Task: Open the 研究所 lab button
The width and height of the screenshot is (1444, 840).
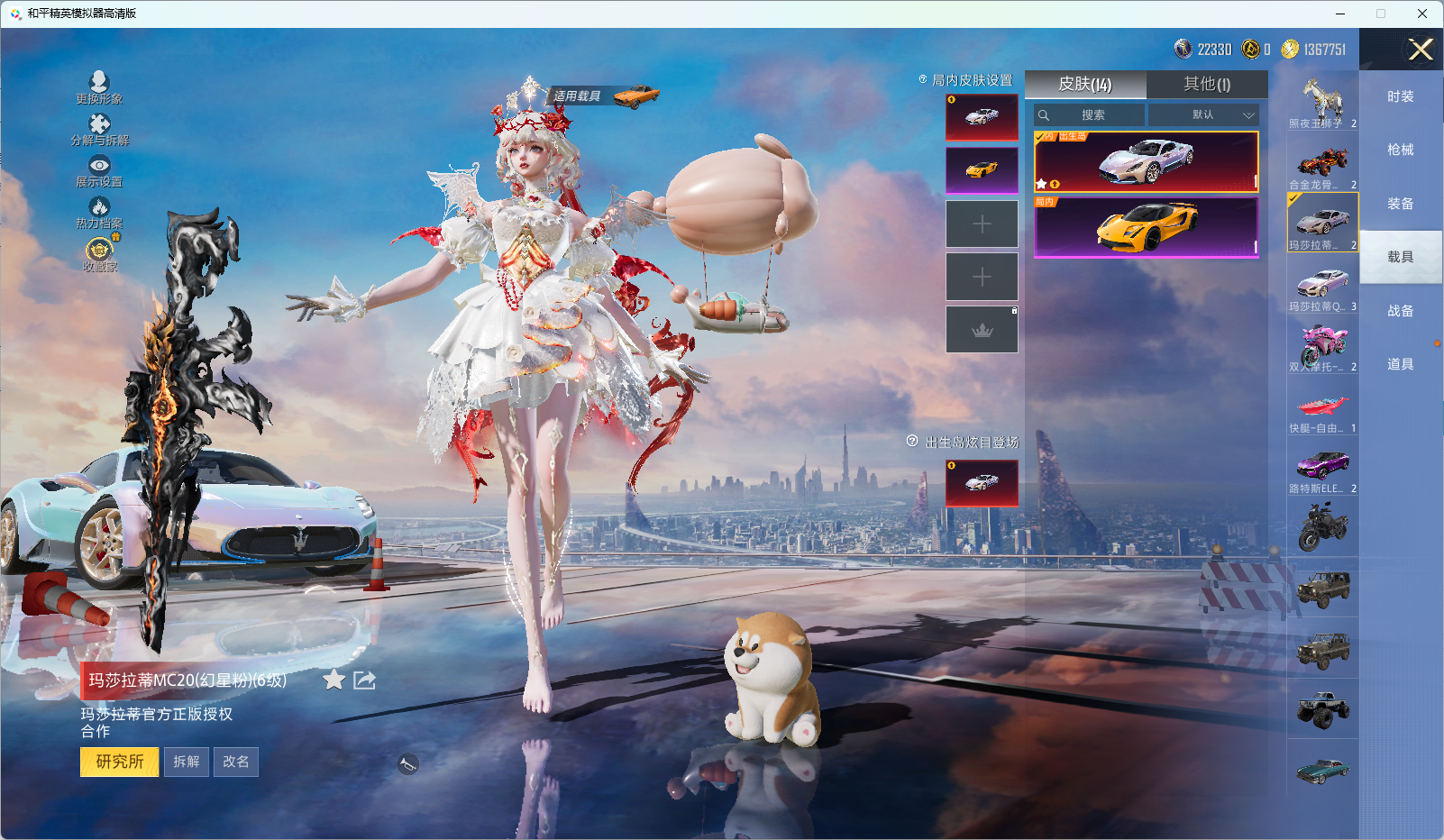Action: click(119, 762)
